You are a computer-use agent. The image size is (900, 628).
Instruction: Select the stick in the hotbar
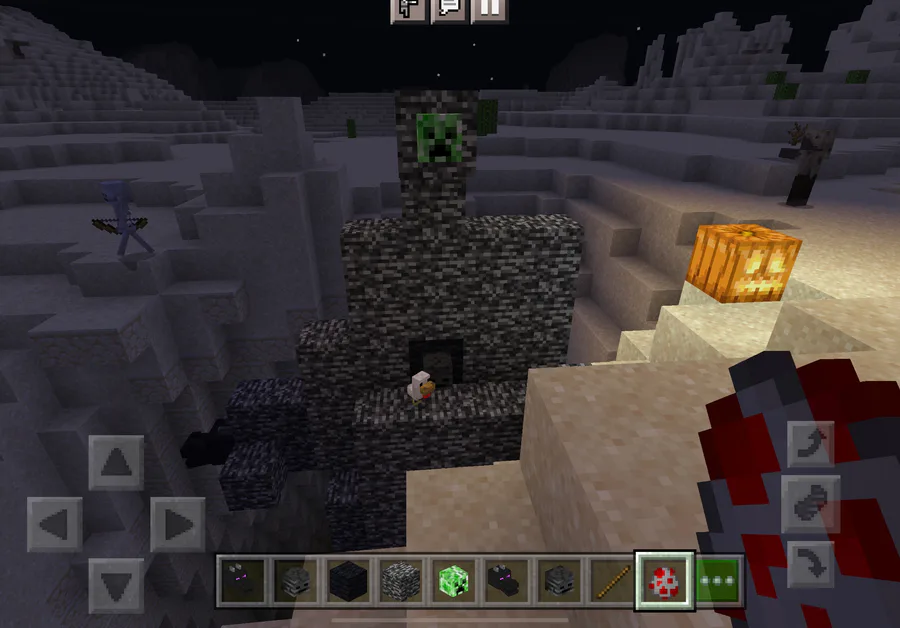610,580
